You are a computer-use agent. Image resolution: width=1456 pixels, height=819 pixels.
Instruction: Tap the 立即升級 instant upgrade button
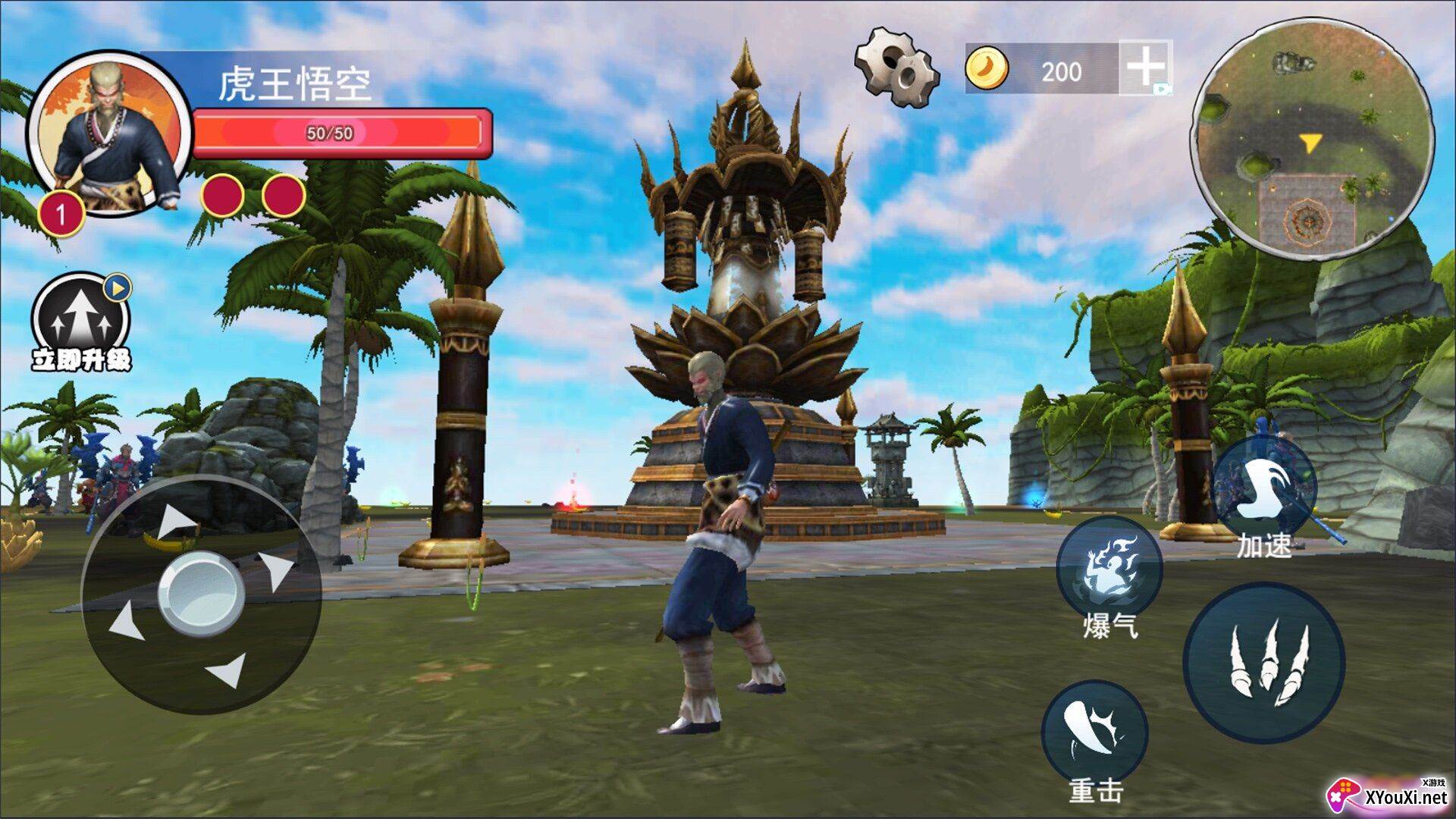81,322
